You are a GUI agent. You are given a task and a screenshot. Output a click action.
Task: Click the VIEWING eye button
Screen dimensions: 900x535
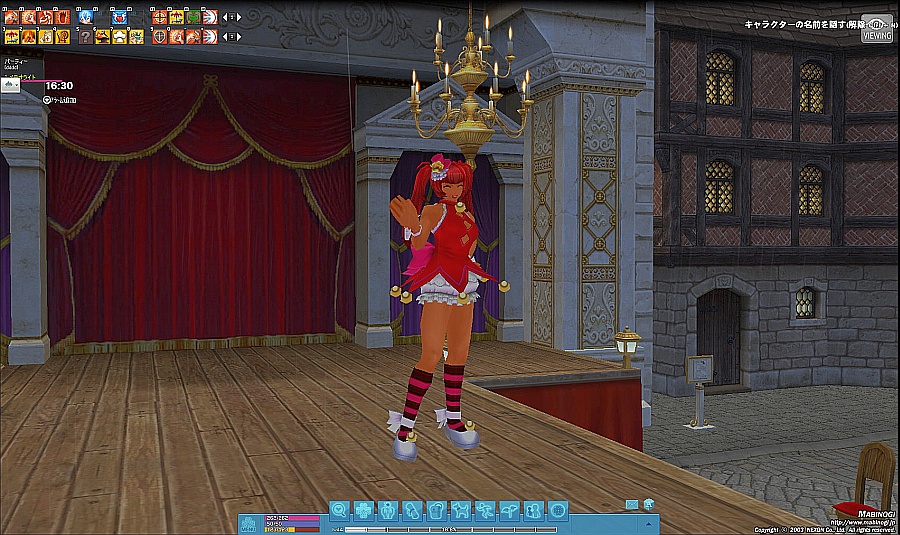click(x=877, y=27)
